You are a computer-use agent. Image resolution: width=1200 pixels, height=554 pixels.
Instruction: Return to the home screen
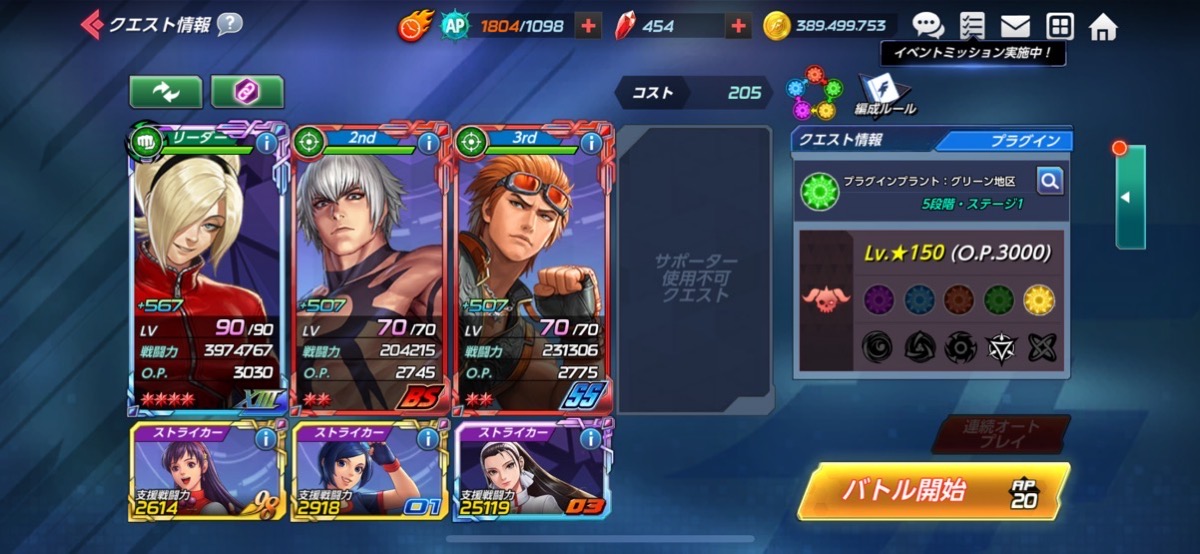click(x=1103, y=27)
